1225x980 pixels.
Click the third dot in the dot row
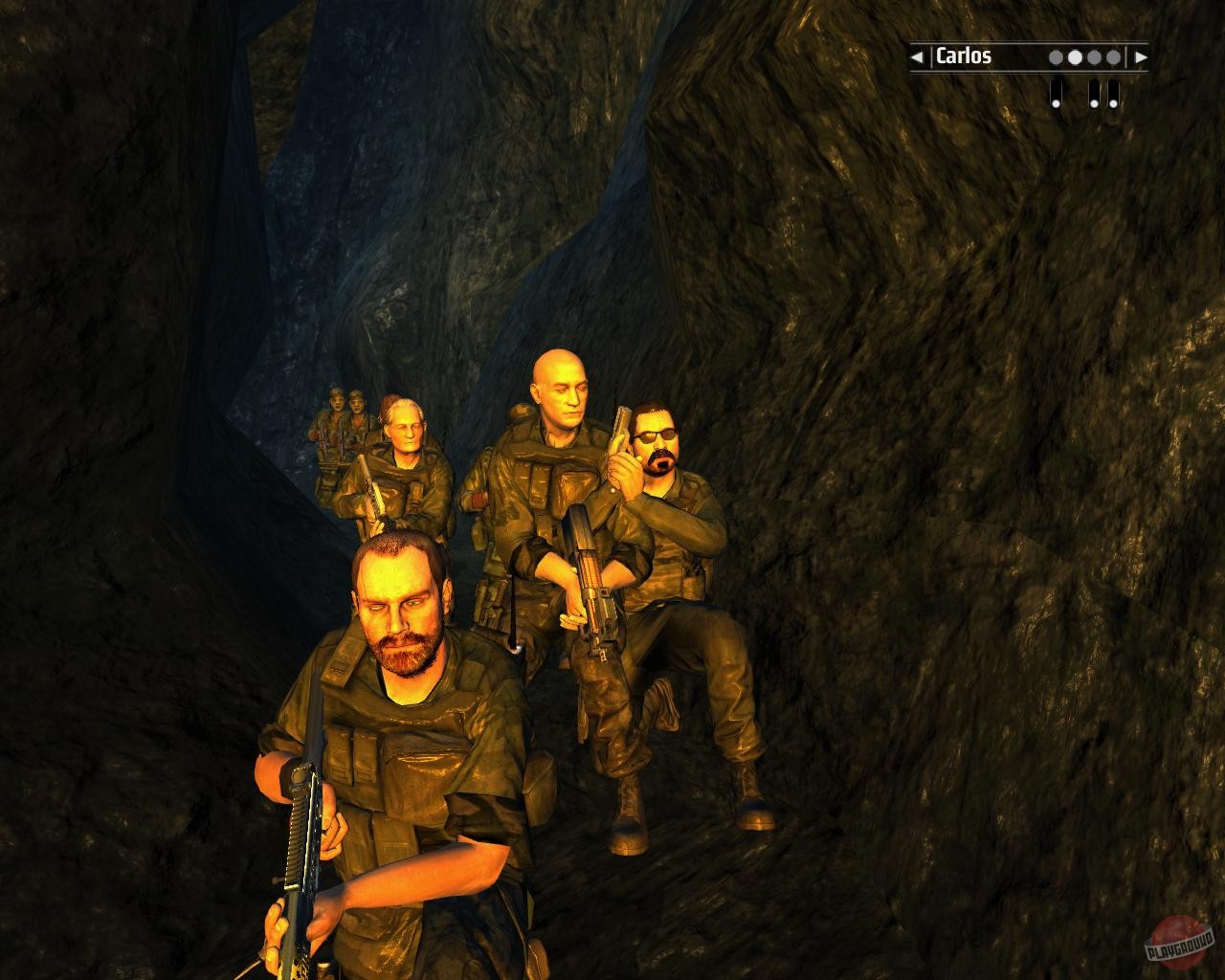[x=1093, y=57]
